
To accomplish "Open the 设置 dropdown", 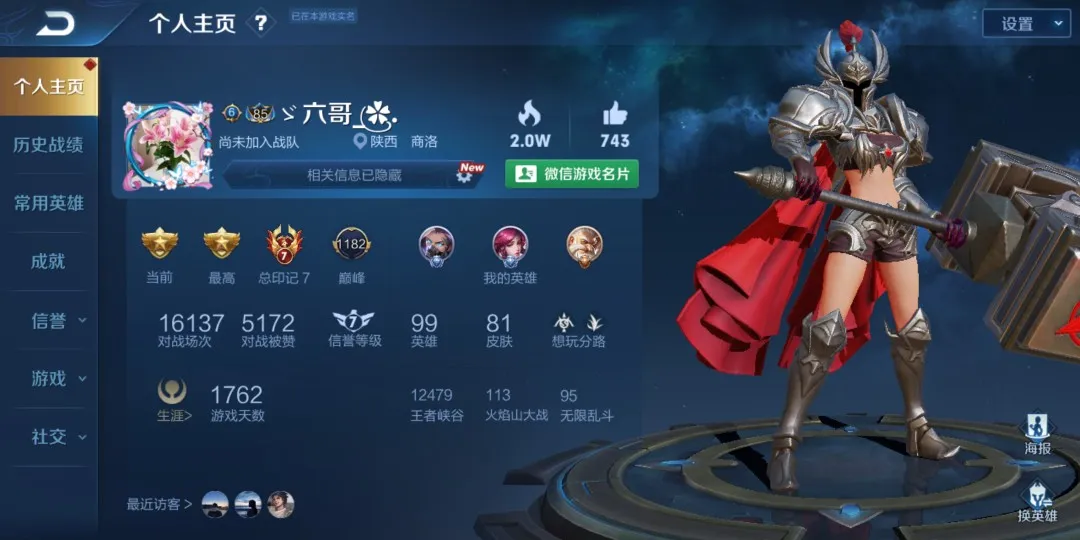I will pyautogui.click(x=1026, y=24).
